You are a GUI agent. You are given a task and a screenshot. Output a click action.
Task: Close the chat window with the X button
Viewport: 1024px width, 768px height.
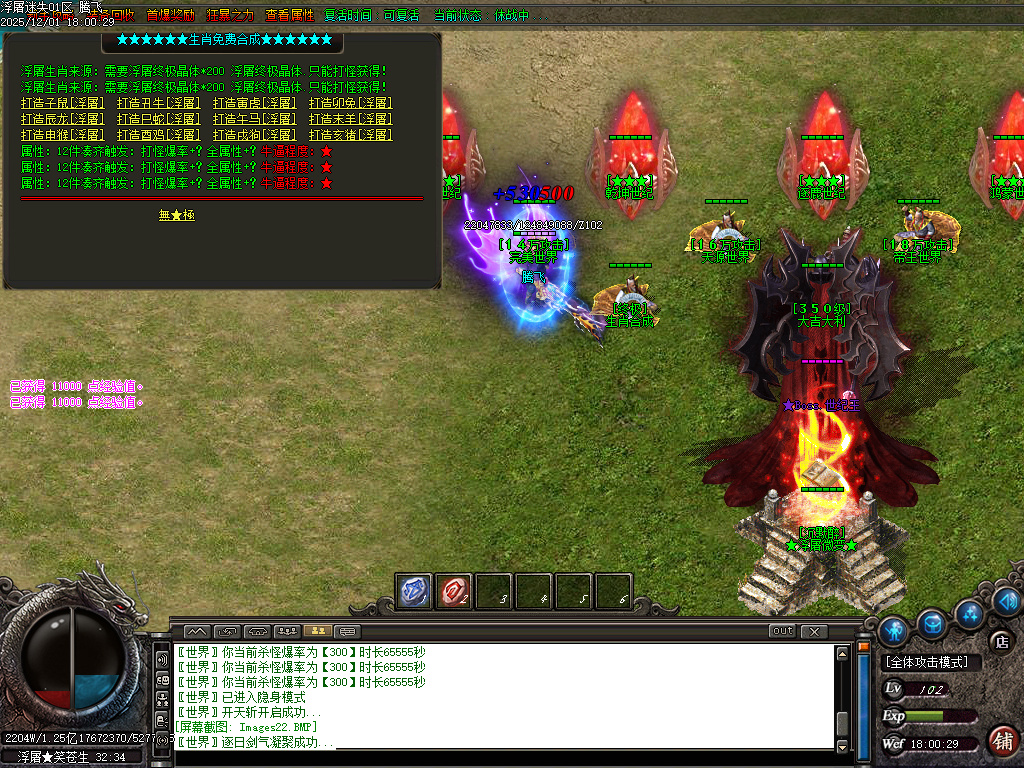[x=814, y=631]
